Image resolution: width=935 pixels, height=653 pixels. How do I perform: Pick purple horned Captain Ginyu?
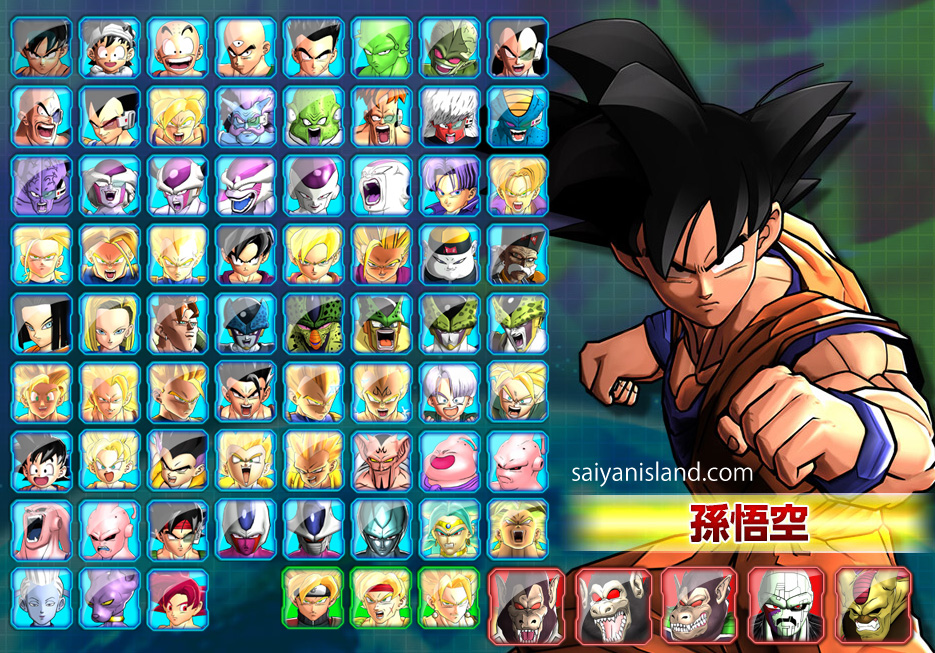(42, 186)
